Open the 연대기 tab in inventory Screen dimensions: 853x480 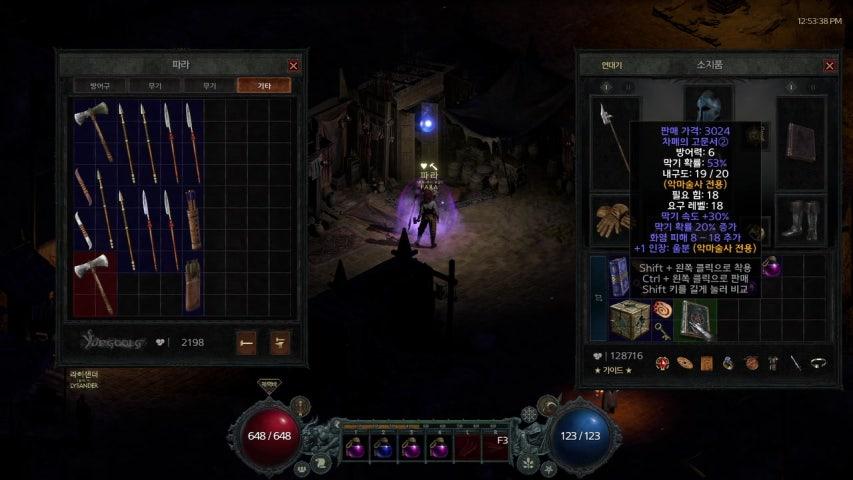[611, 65]
